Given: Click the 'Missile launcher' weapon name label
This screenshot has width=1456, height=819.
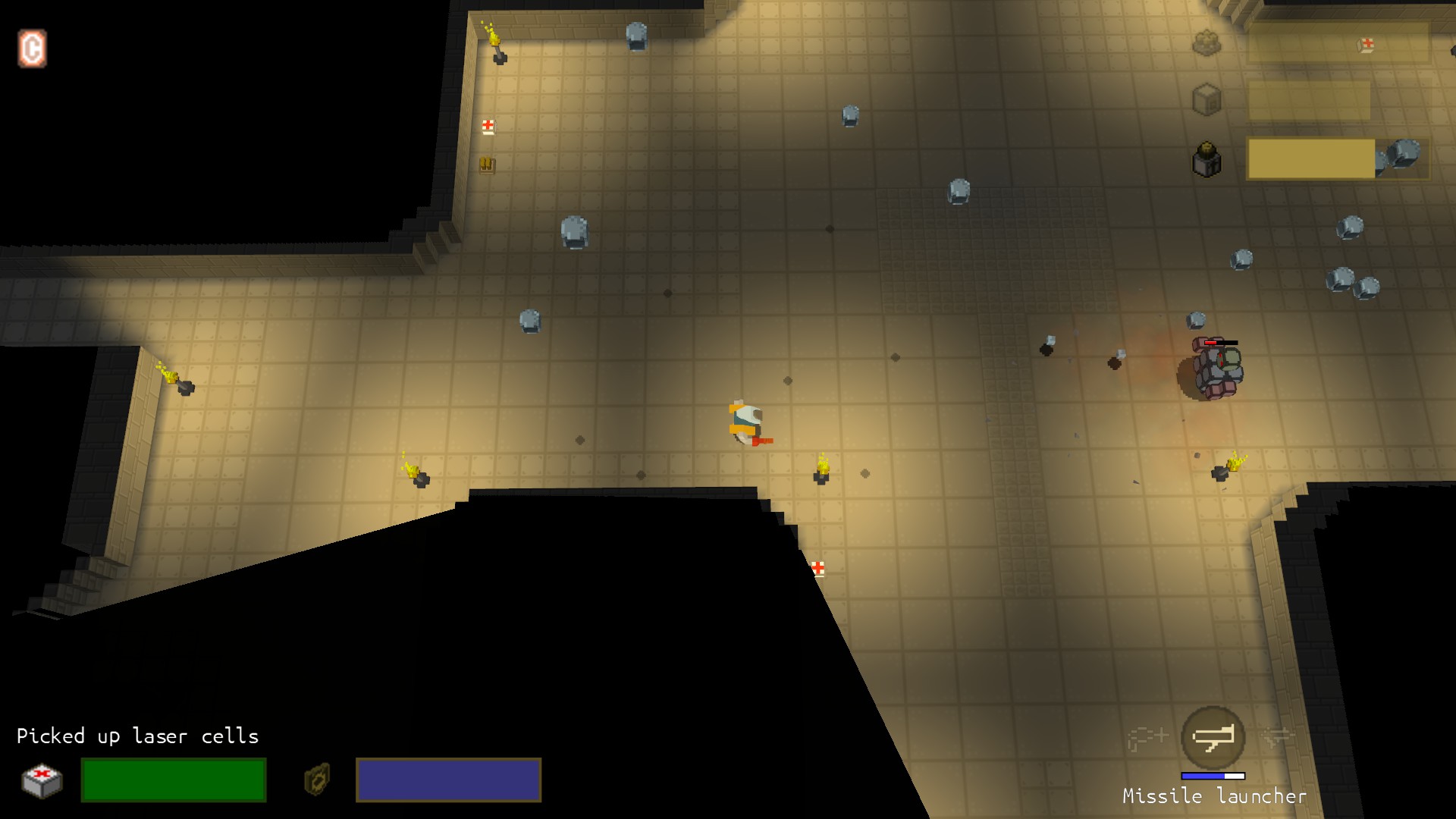Looking at the screenshot, I should (x=1213, y=796).
